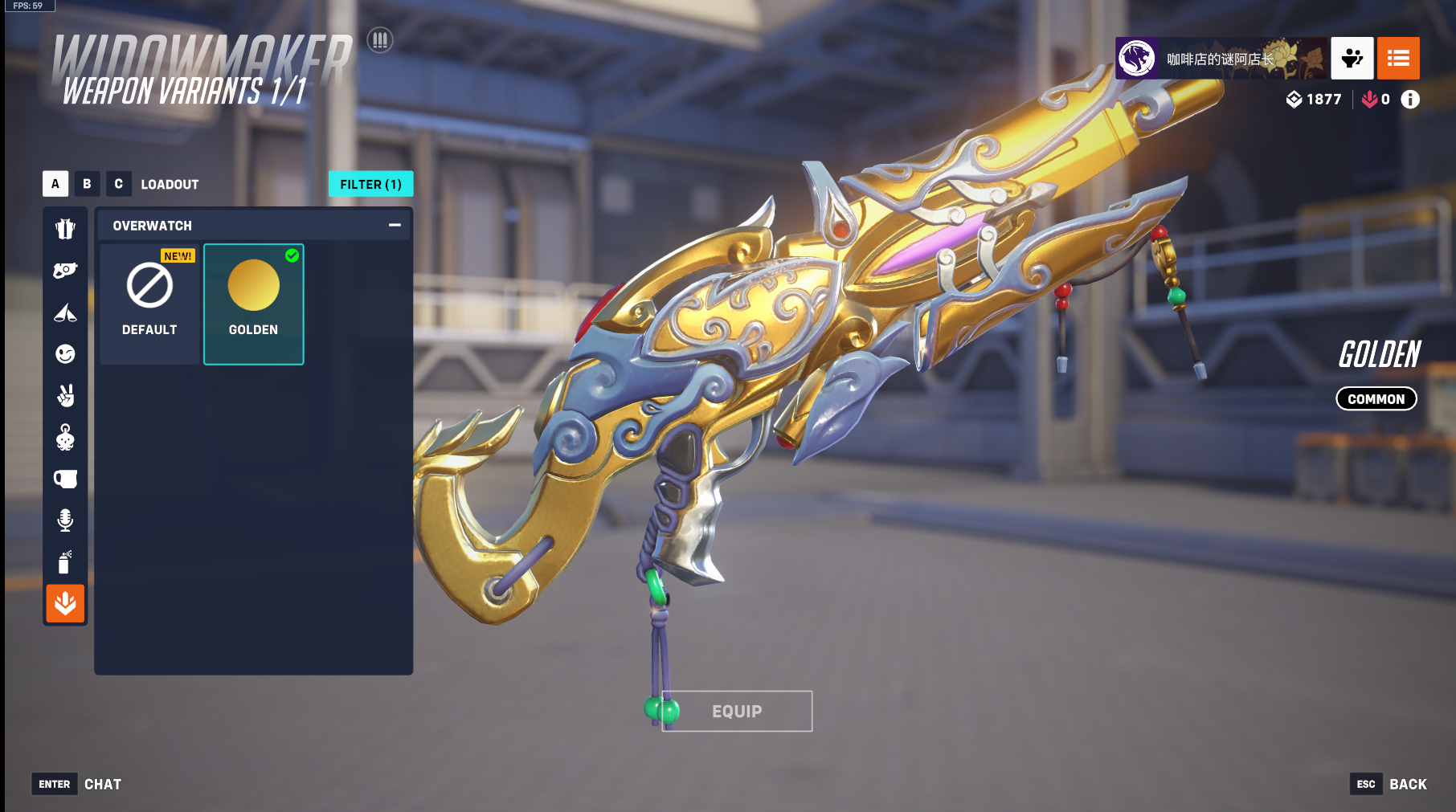Show the voice lines category (microphone icon)
Screen dimensions: 1456x812
point(65,520)
